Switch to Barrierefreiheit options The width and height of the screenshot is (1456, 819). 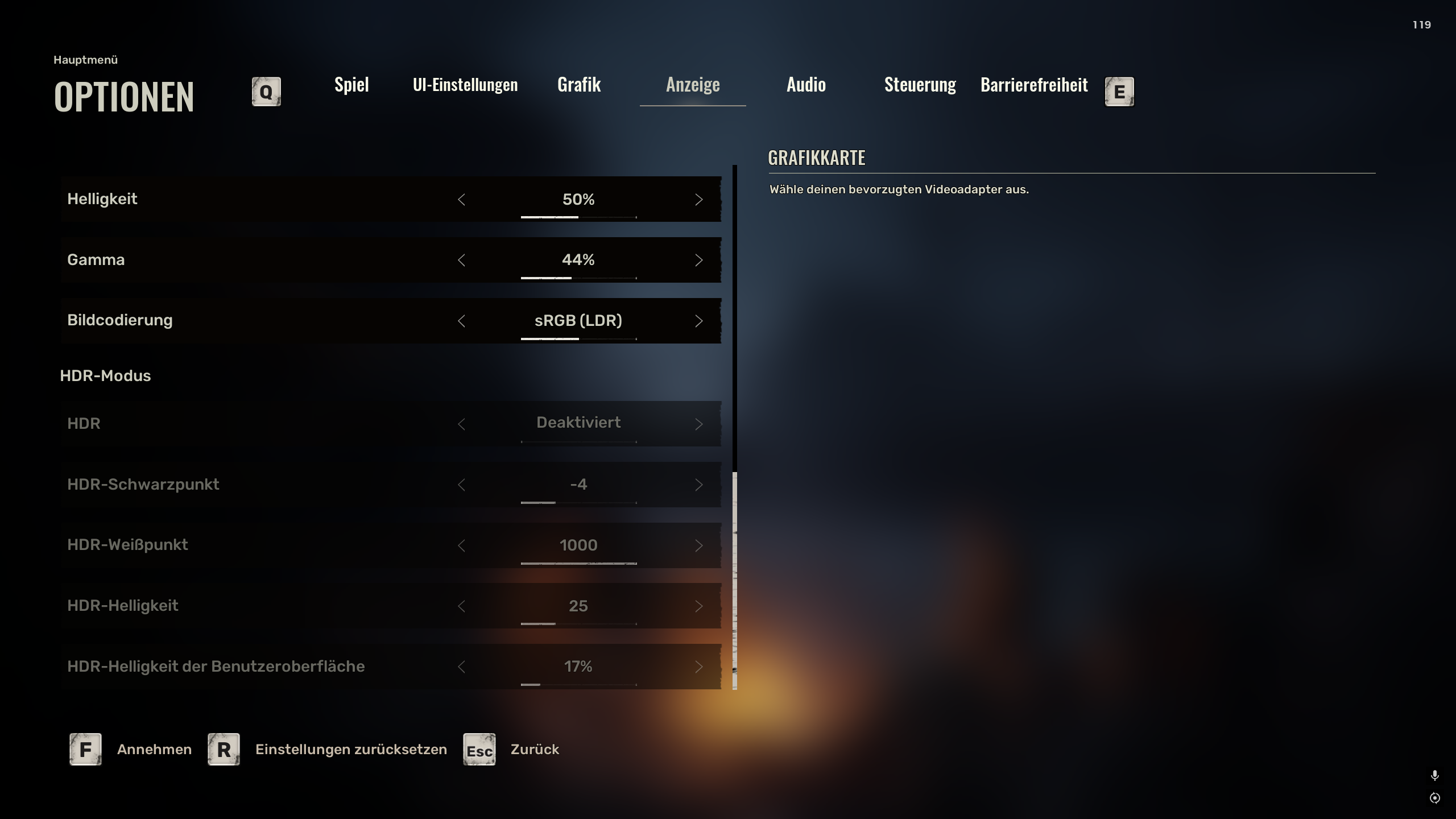pyautogui.click(x=1034, y=85)
